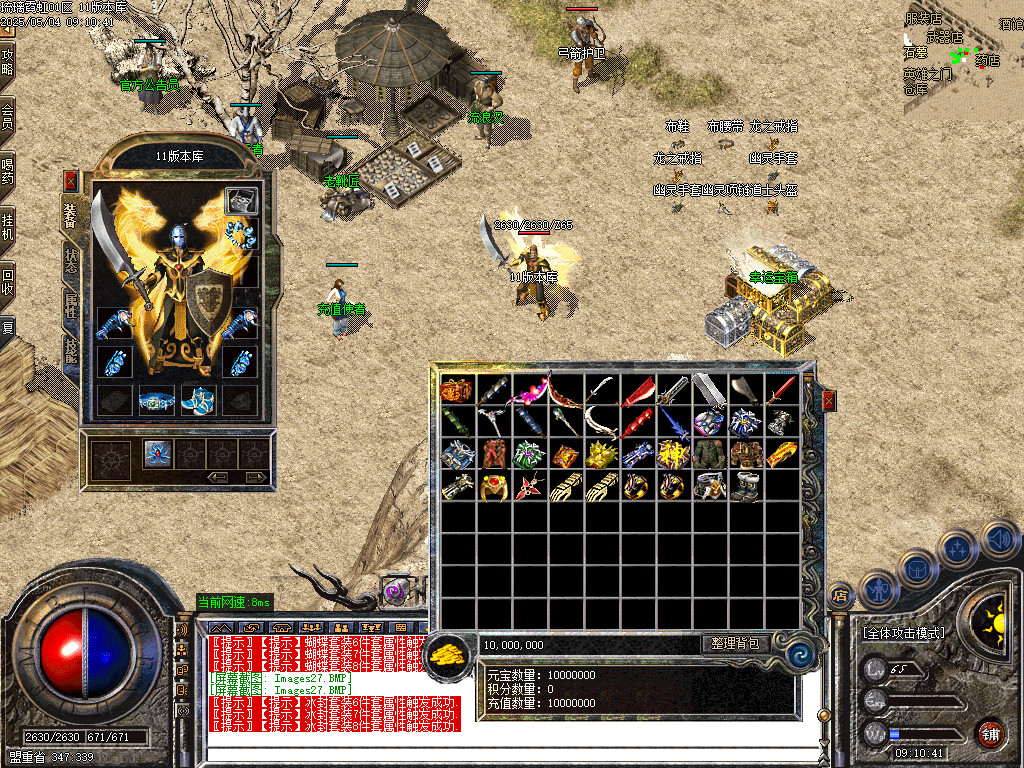1024x768 pixels.
Task: Open the 属性 attributes tab
Action: pos(72,304)
